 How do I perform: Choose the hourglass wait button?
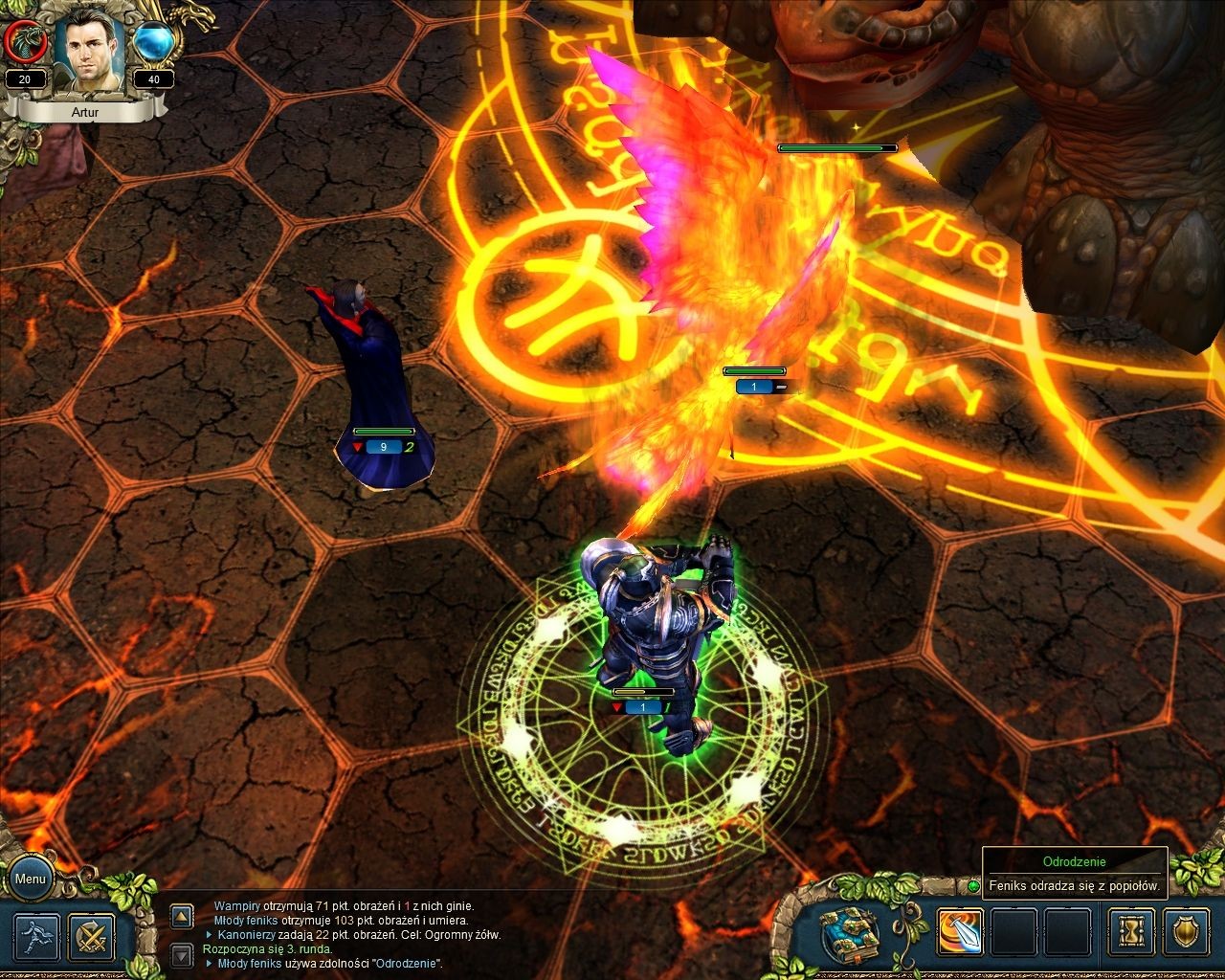pyautogui.click(x=1131, y=932)
